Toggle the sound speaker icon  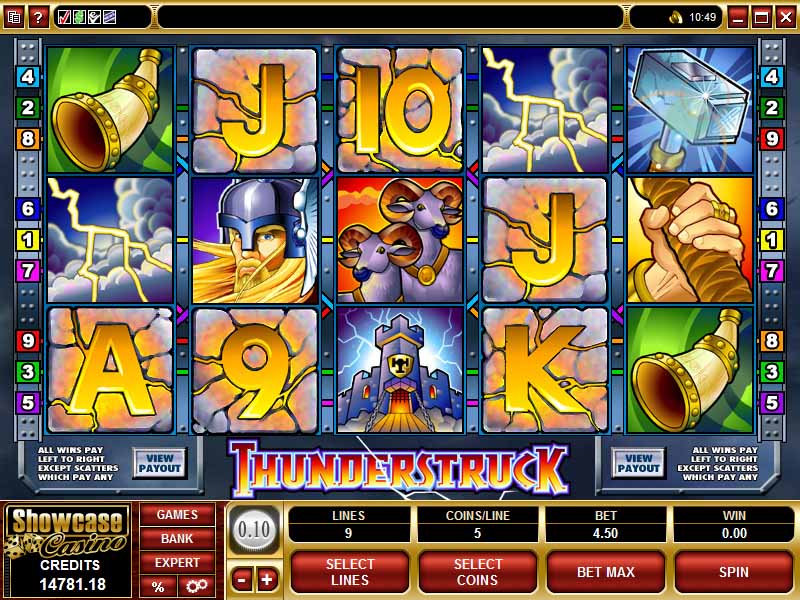tap(675, 17)
